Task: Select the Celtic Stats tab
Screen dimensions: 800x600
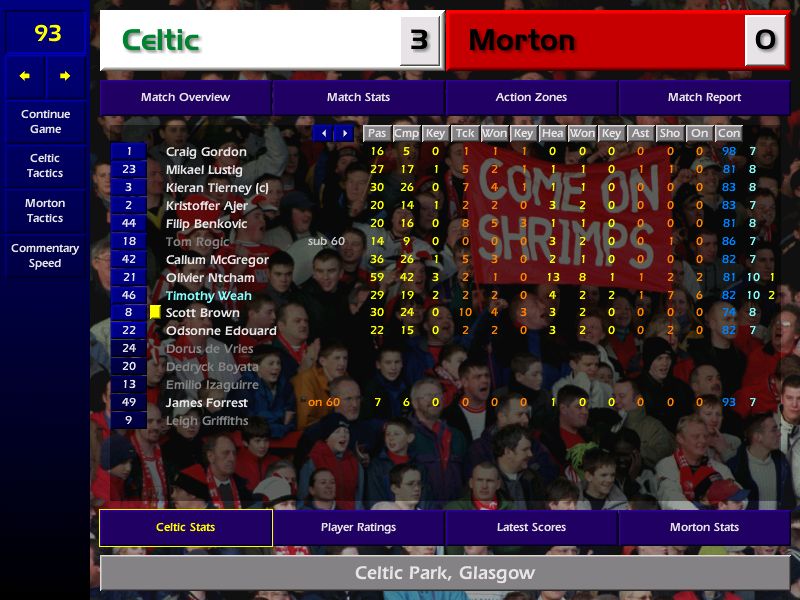Action: pyautogui.click(x=185, y=528)
